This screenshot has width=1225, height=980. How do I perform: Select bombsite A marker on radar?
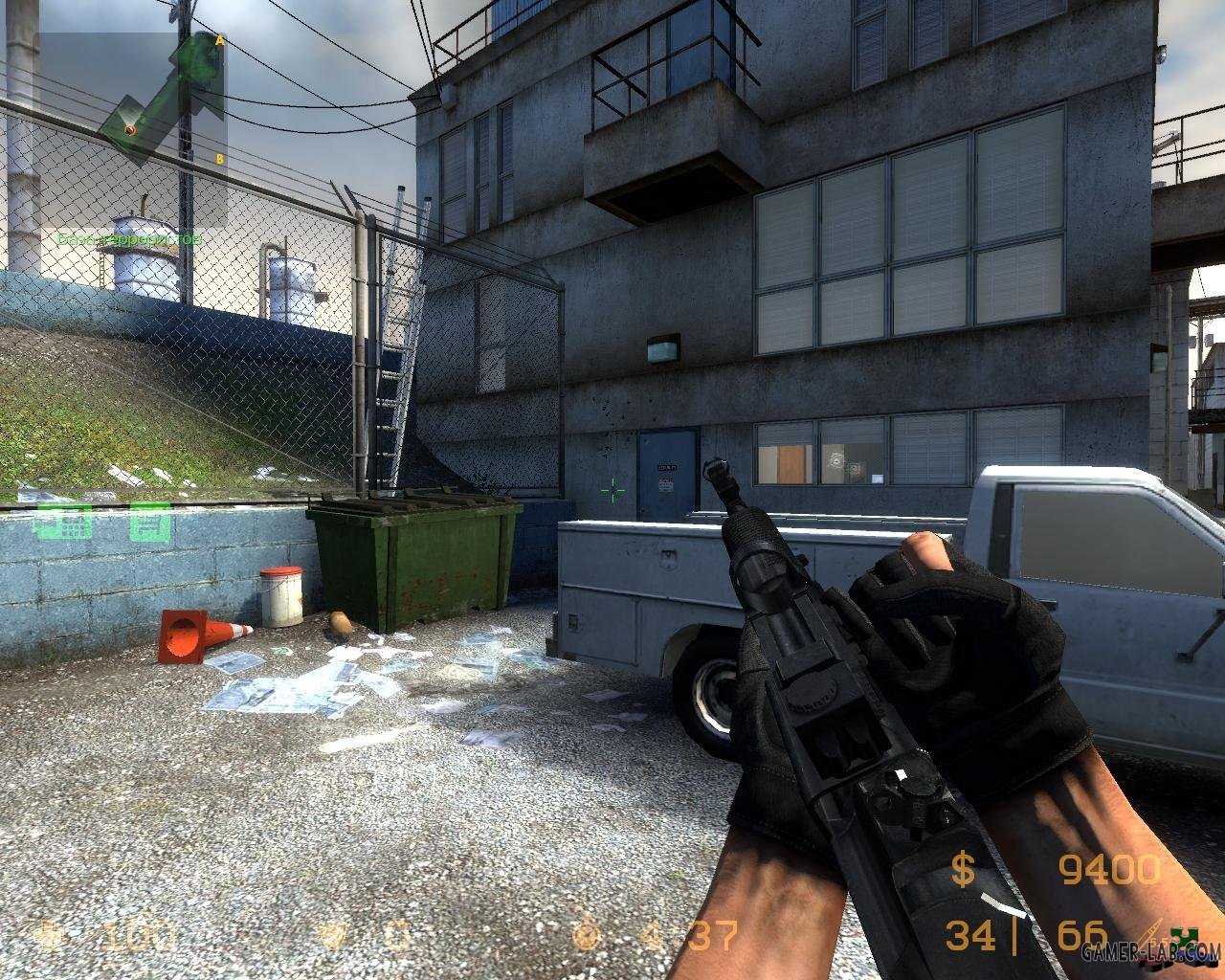(219, 41)
